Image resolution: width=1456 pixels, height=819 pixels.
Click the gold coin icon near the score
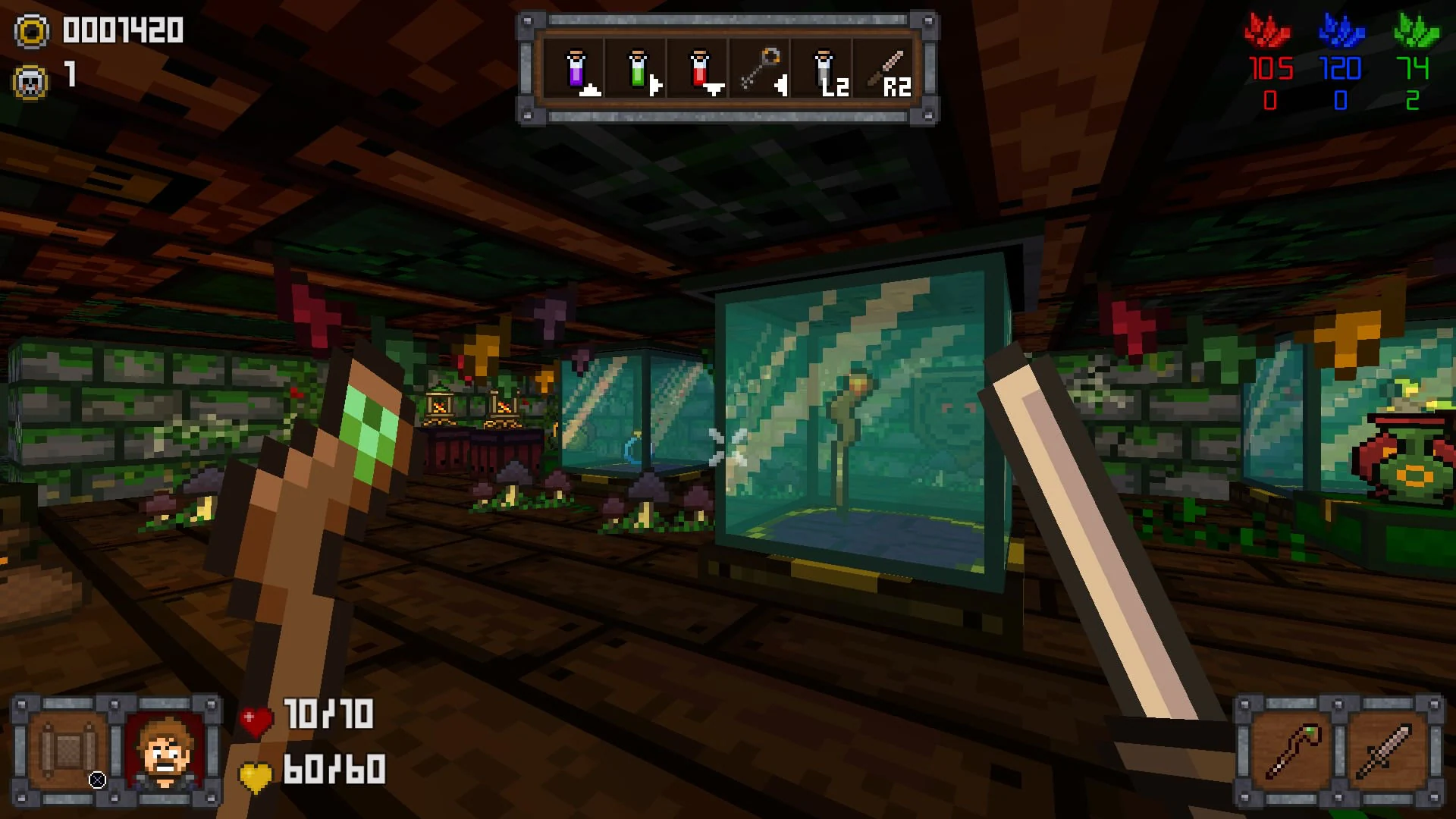click(30, 31)
